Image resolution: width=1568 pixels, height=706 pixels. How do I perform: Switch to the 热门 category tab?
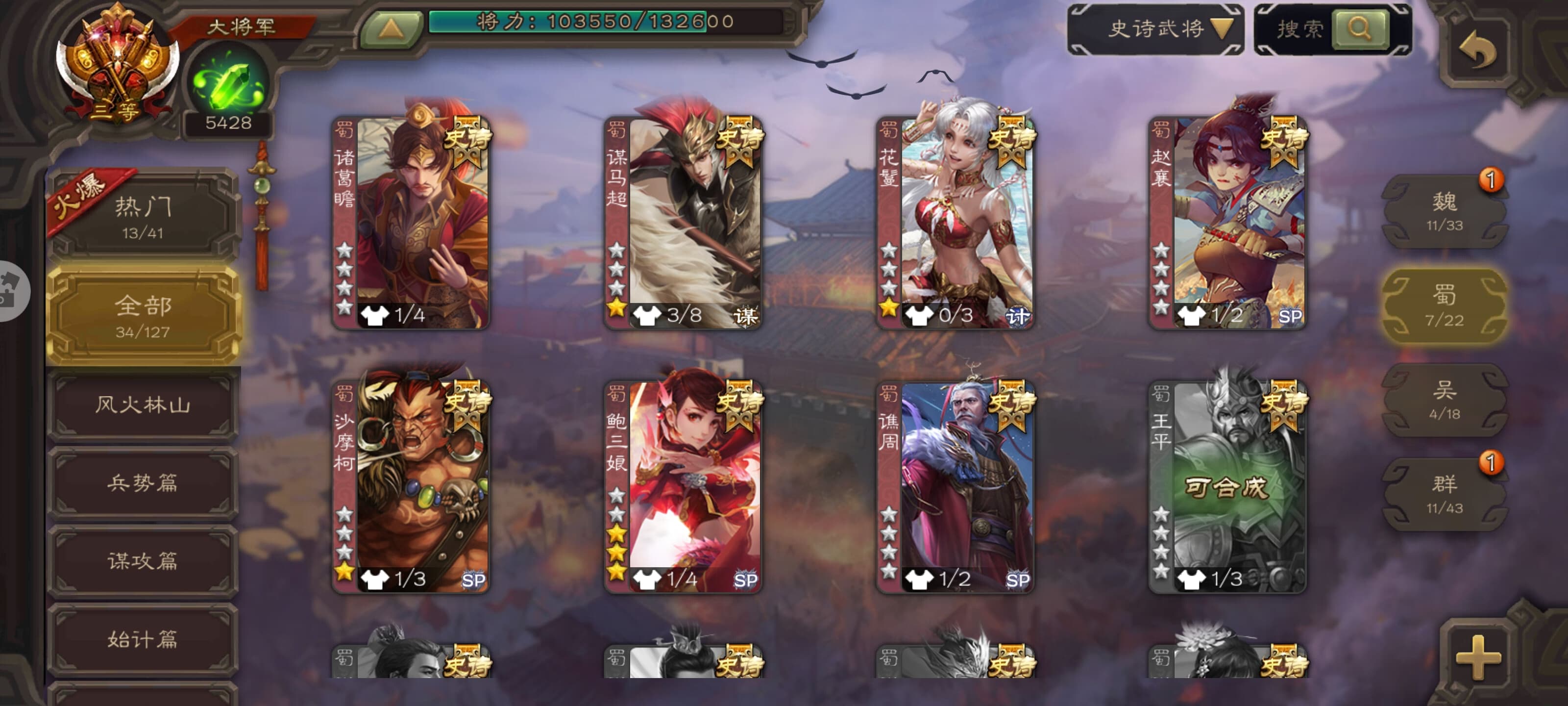(143, 217)
